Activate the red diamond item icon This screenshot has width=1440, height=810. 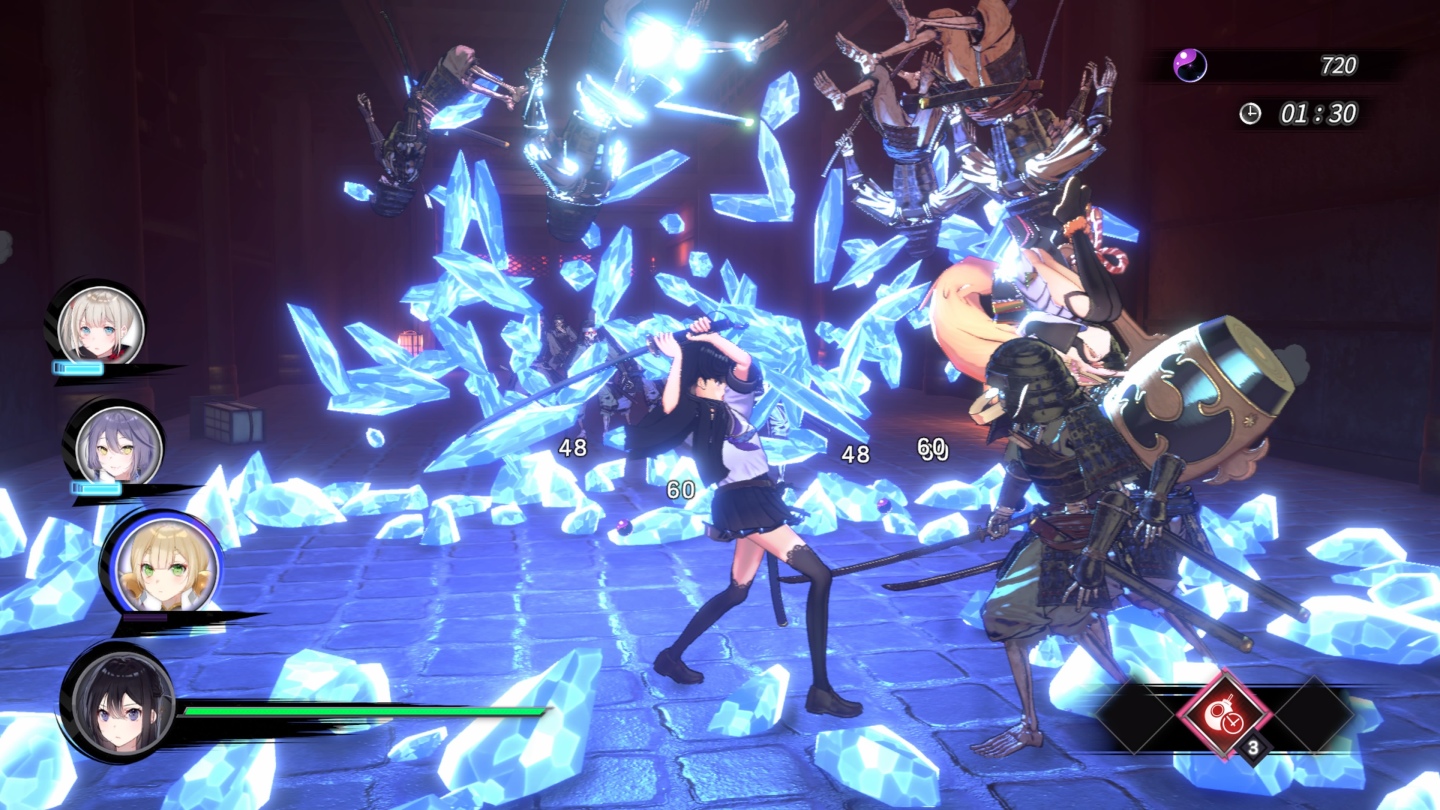[x=1223, y=714]
